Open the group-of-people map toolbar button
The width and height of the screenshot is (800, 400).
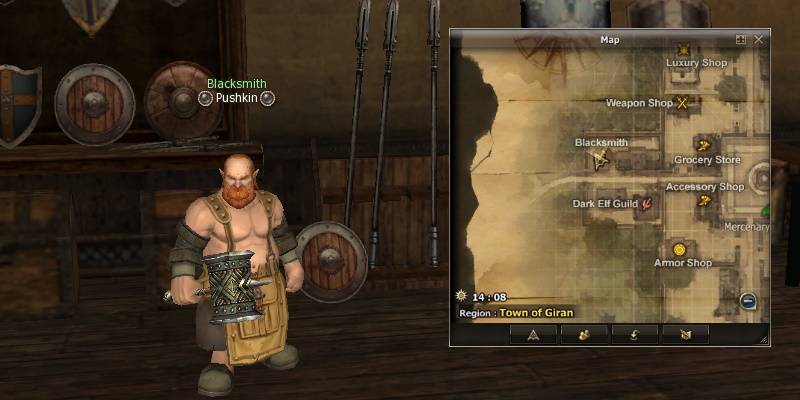(x=584, y=334)
